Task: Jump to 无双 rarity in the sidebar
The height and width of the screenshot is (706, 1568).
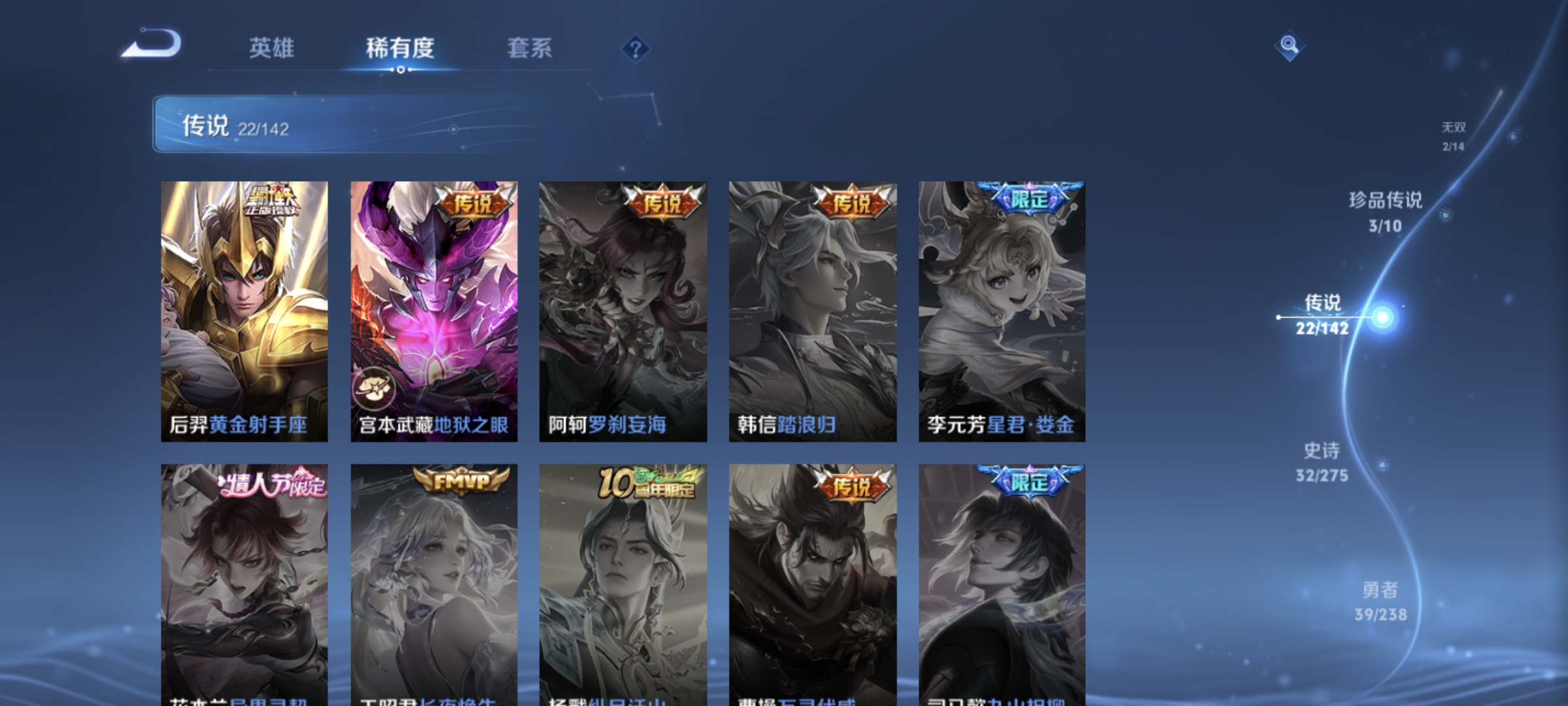Action: [1454, 137]
